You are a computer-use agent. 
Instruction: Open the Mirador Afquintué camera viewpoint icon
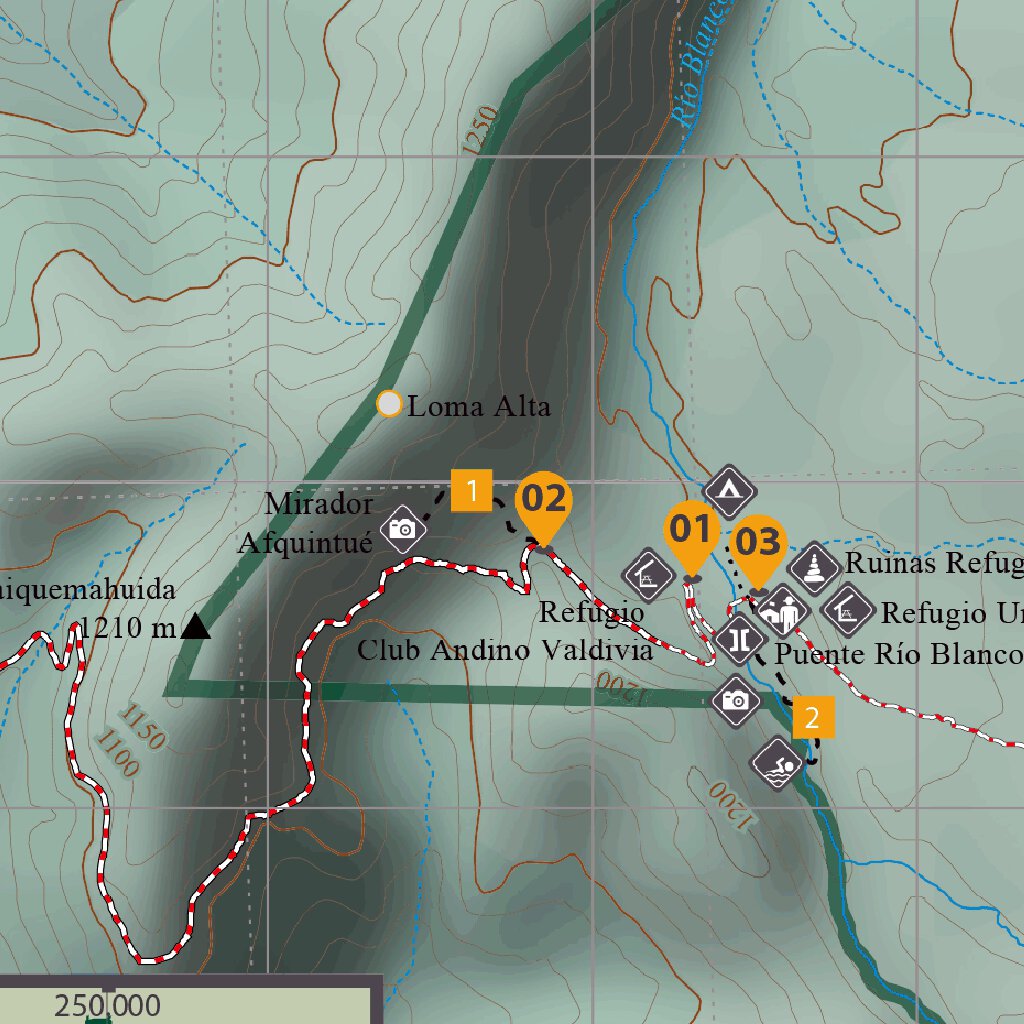(402, 528)
